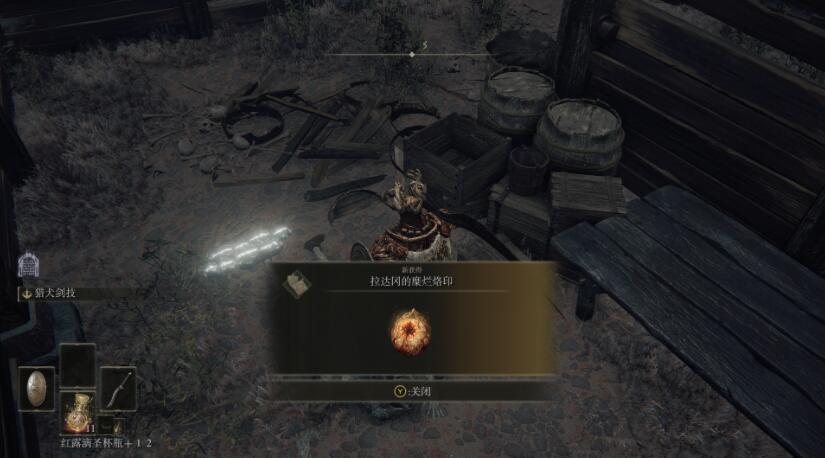Viewport: 825px width, 458px height.
Task: Click the gate-shaped status icon
Action: point(27,266)
